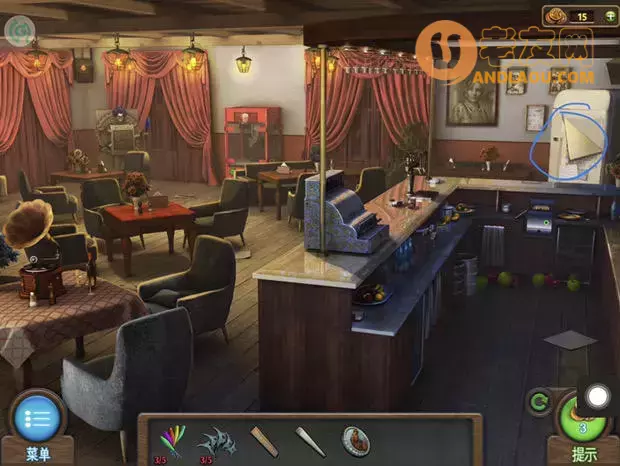Select the colorful feathers inventory item
620x466 pixels.
173,439
